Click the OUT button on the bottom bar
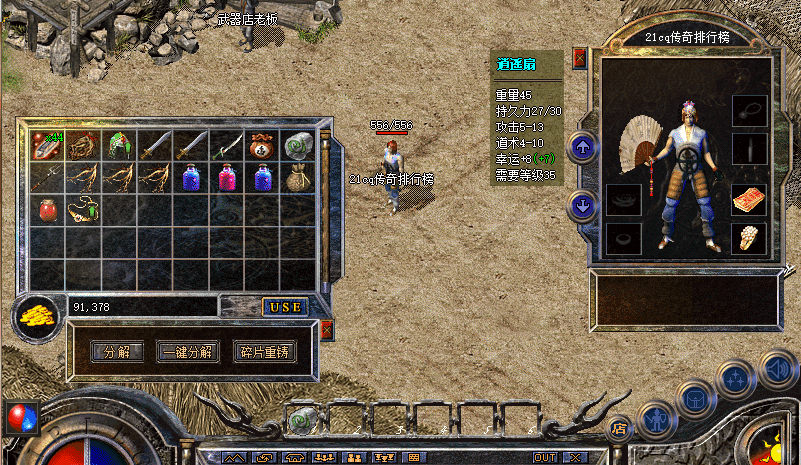The width and height of the screenshot is (801, 465). point(545,457)
